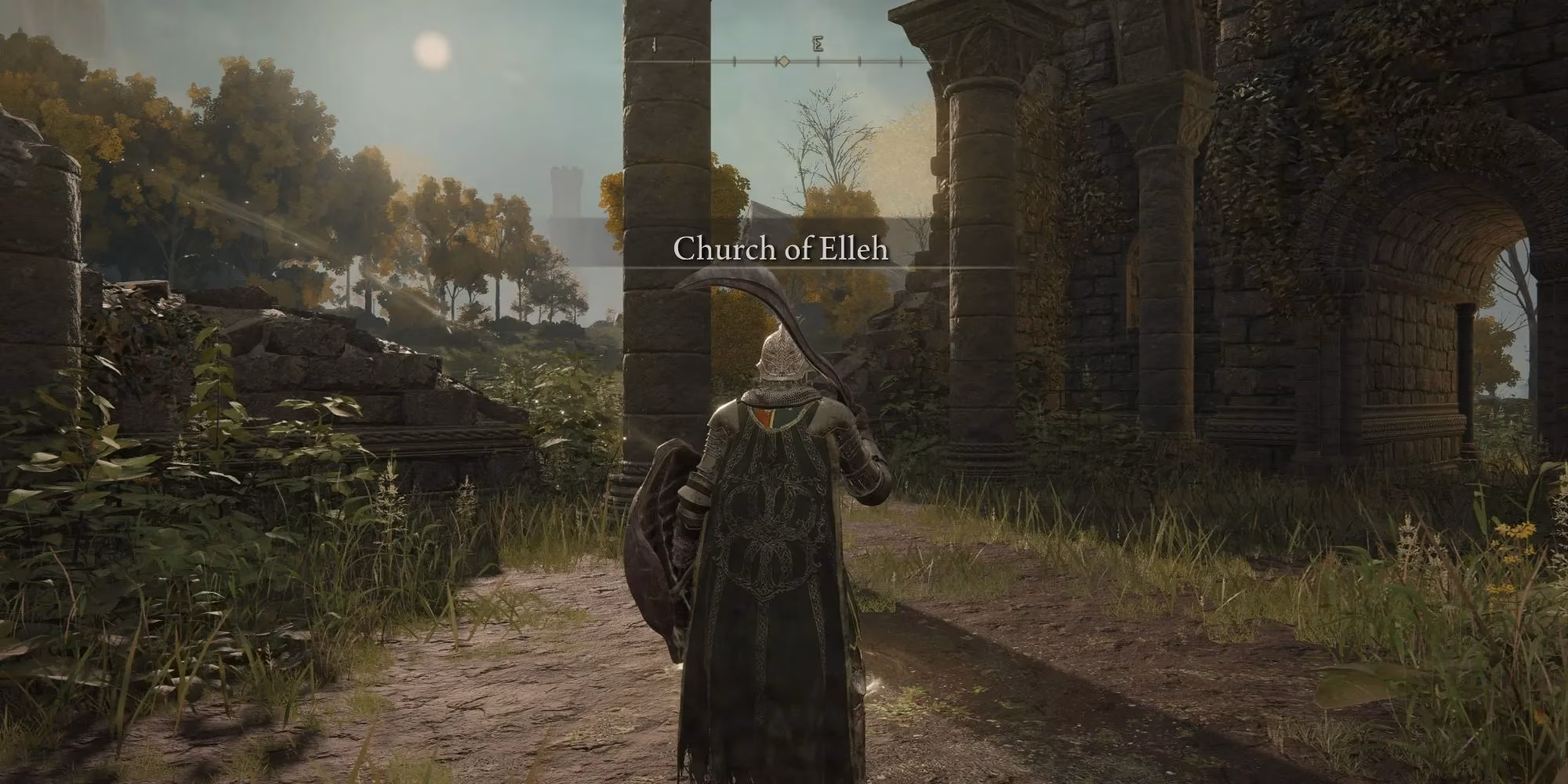Click the diamond marker on the compass
The image size is (1568, 784).
tap(782, 60)
